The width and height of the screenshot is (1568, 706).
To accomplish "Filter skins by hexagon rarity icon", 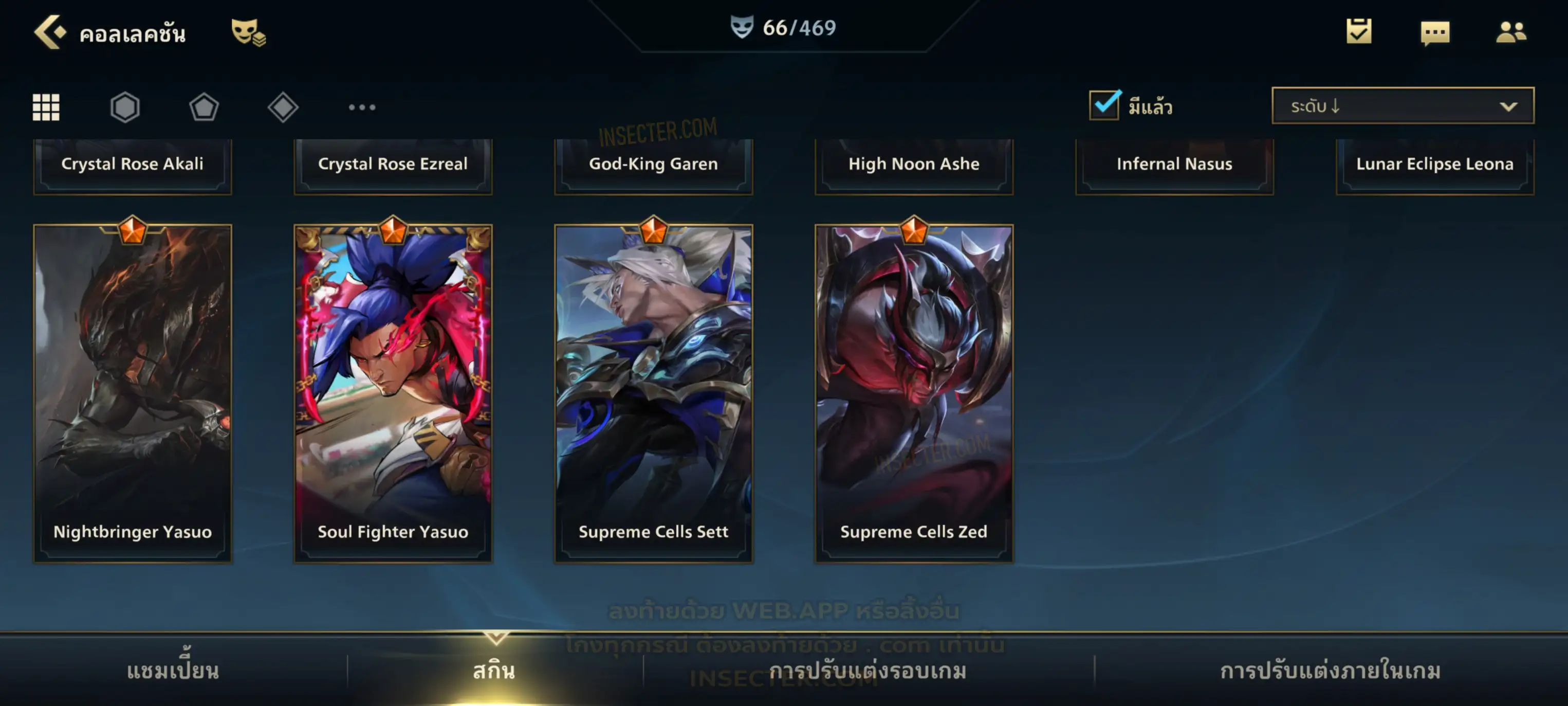I will (x=125, y=107).
